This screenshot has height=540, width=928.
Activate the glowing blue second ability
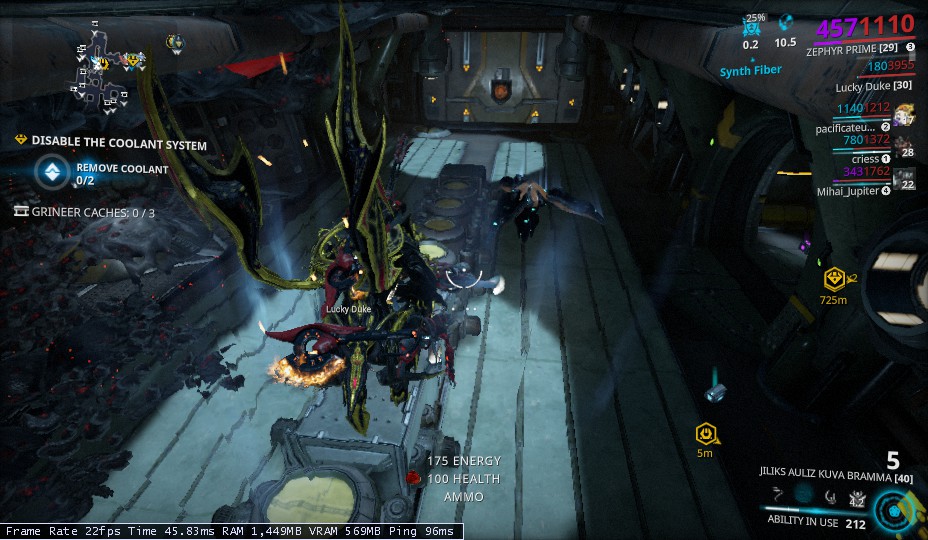coord(804,495)
